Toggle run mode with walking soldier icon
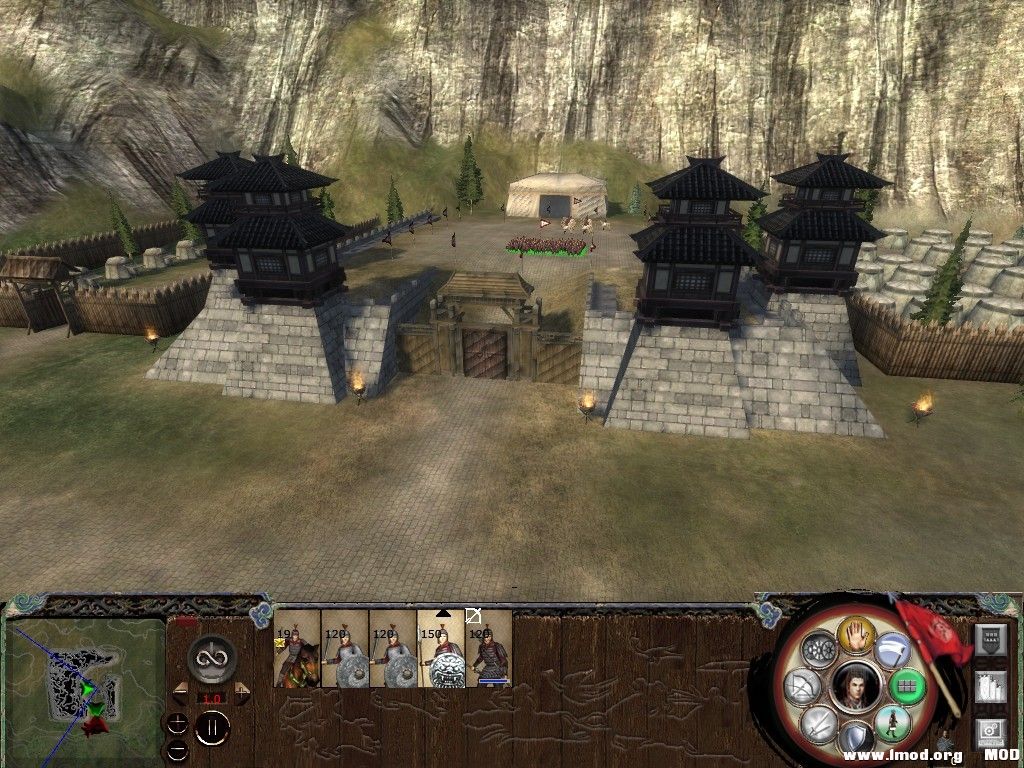The height and width of the screenshot is (768, 1024). [891, 722]
